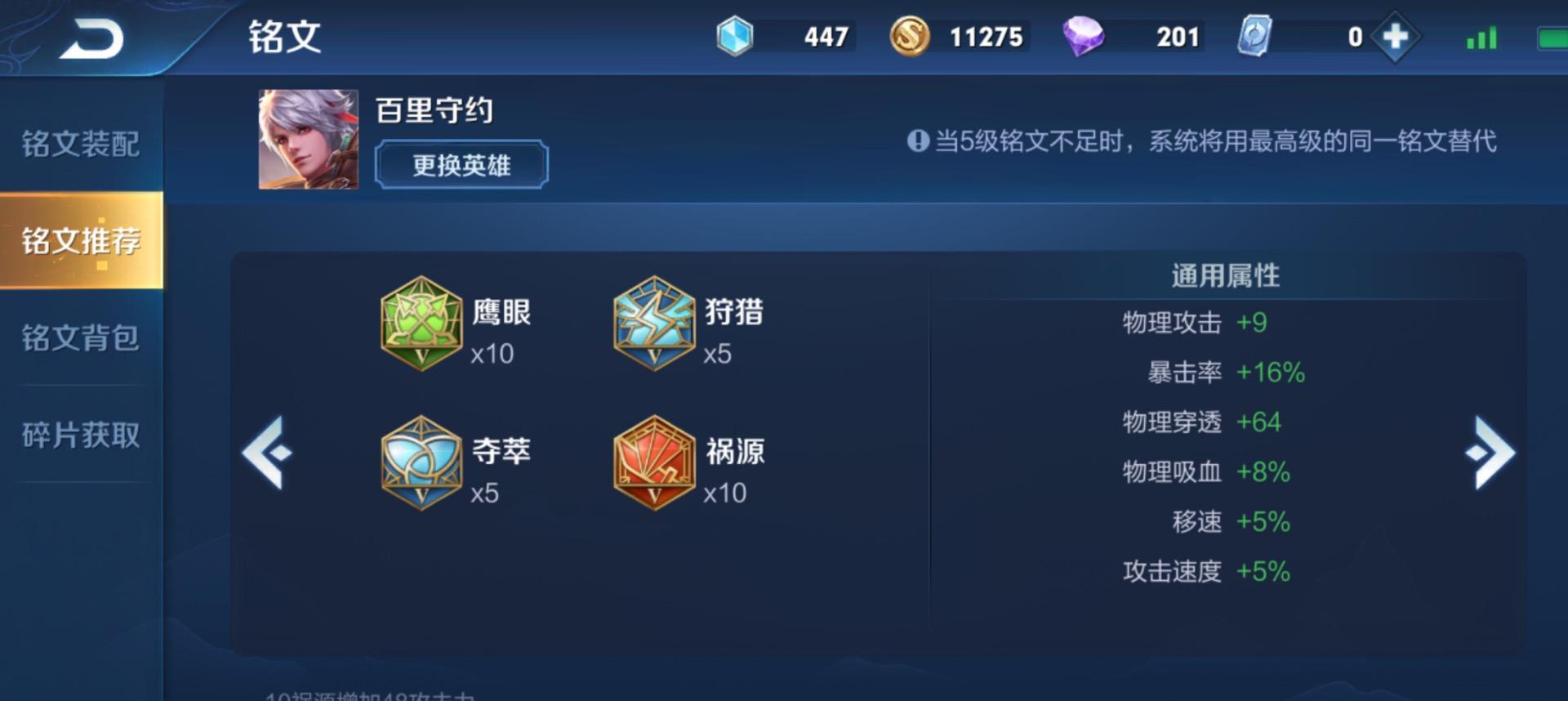Select the currently active 铭文推荐 tab
Viewport: 1568px width, 701px height.
pos(79,240)
